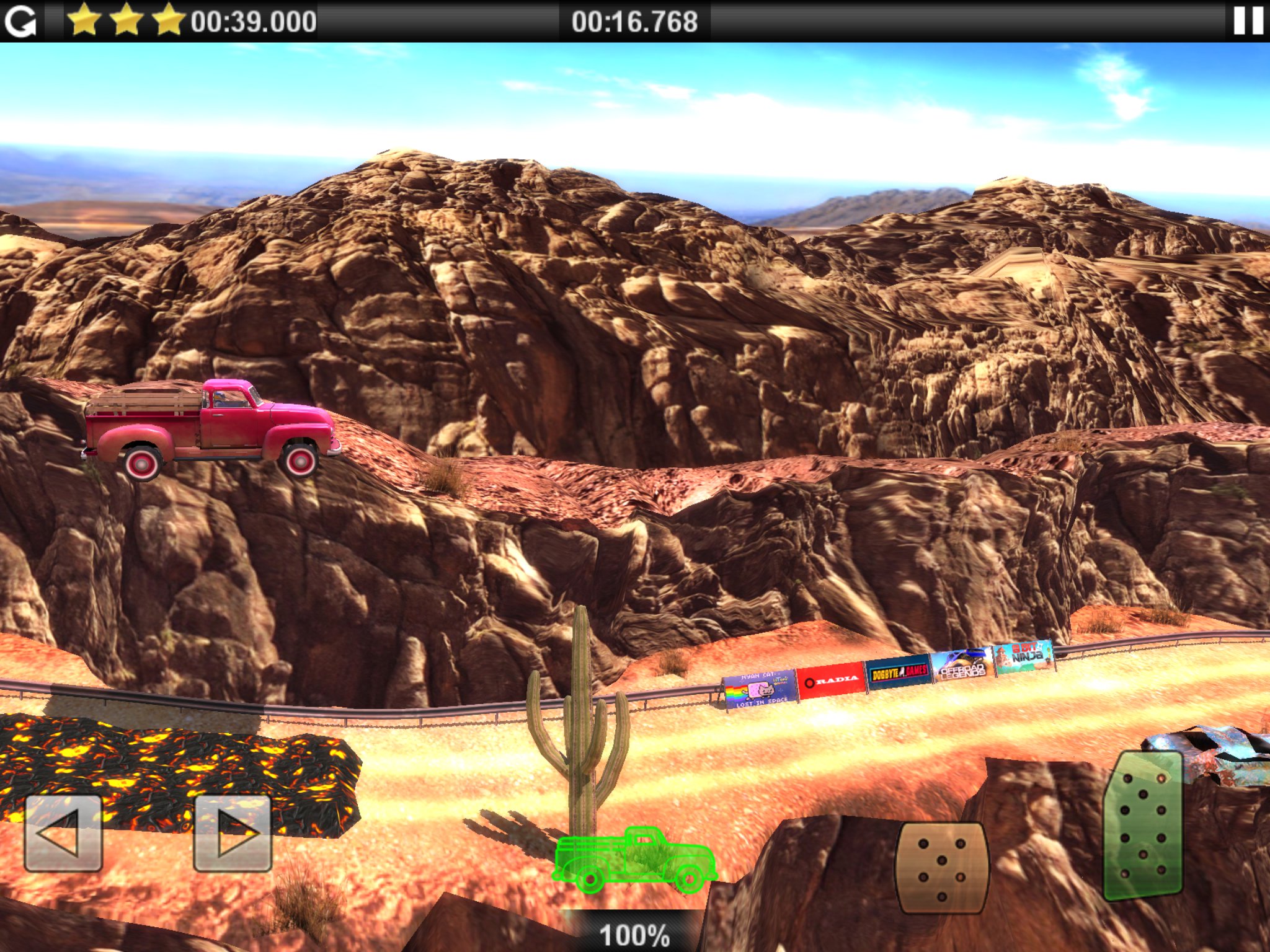
Task: Restart the level with the circular arrow
Action: click(20, 22)
